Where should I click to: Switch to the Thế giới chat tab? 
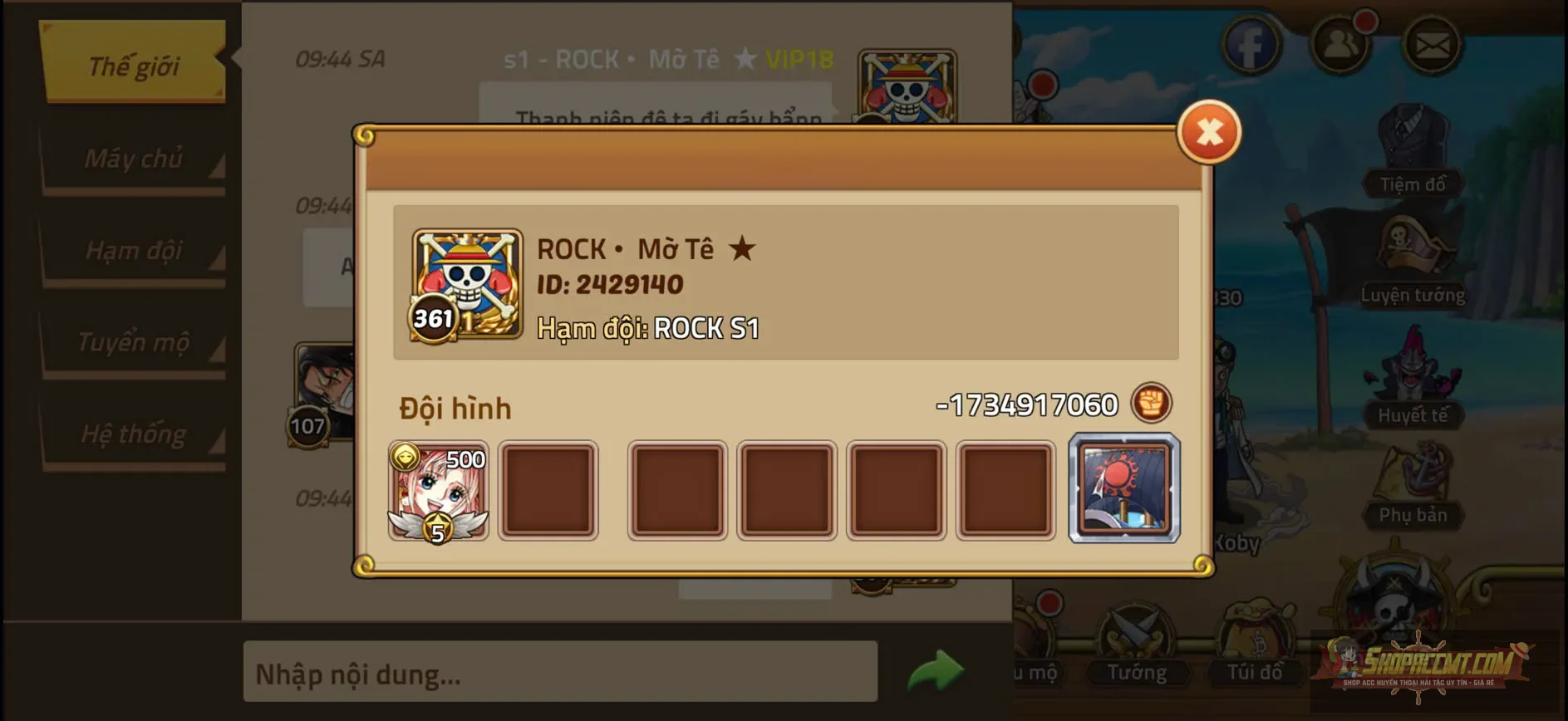click(133, 65)
